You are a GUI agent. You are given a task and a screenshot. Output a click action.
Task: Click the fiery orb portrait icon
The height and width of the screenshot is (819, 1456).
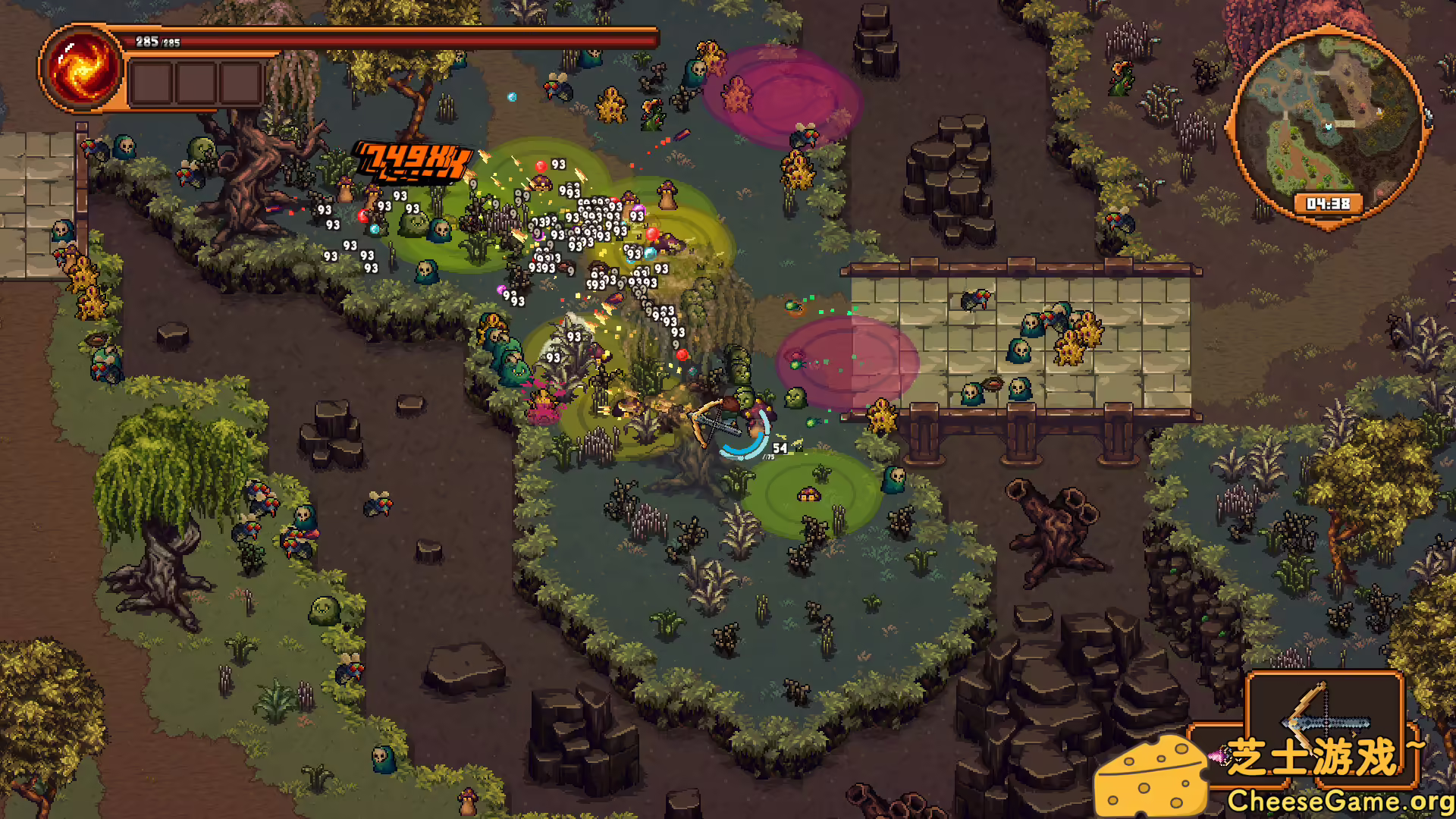click(x=82, y=68)
